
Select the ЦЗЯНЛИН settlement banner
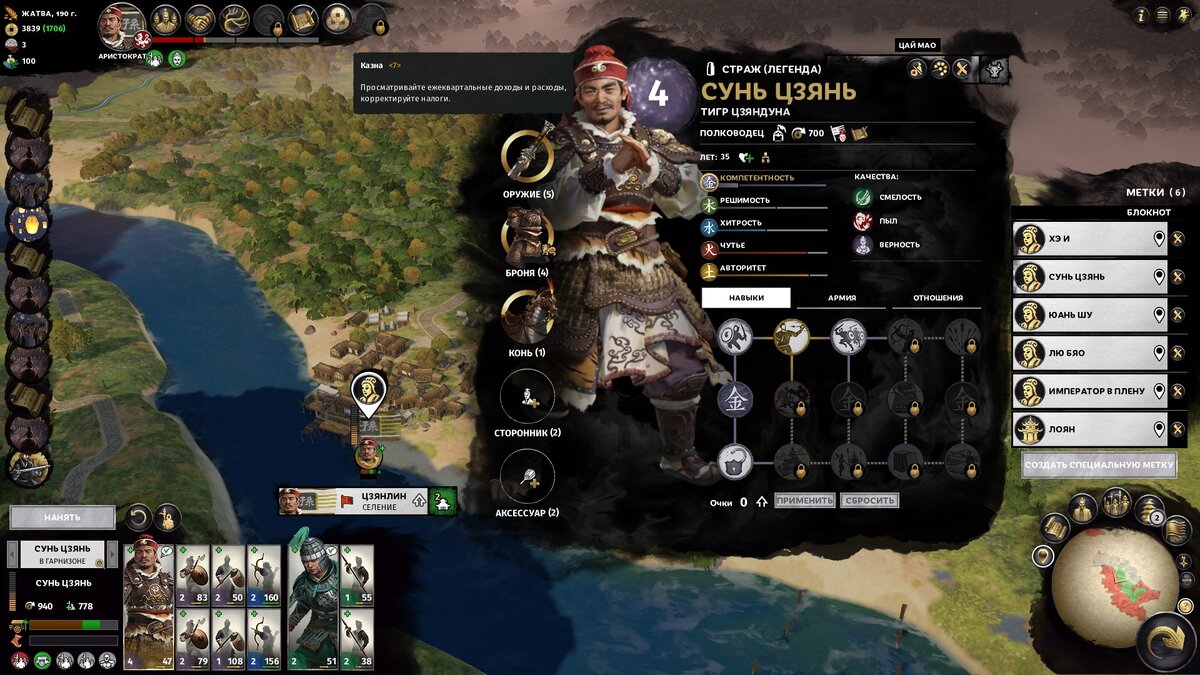366,501
